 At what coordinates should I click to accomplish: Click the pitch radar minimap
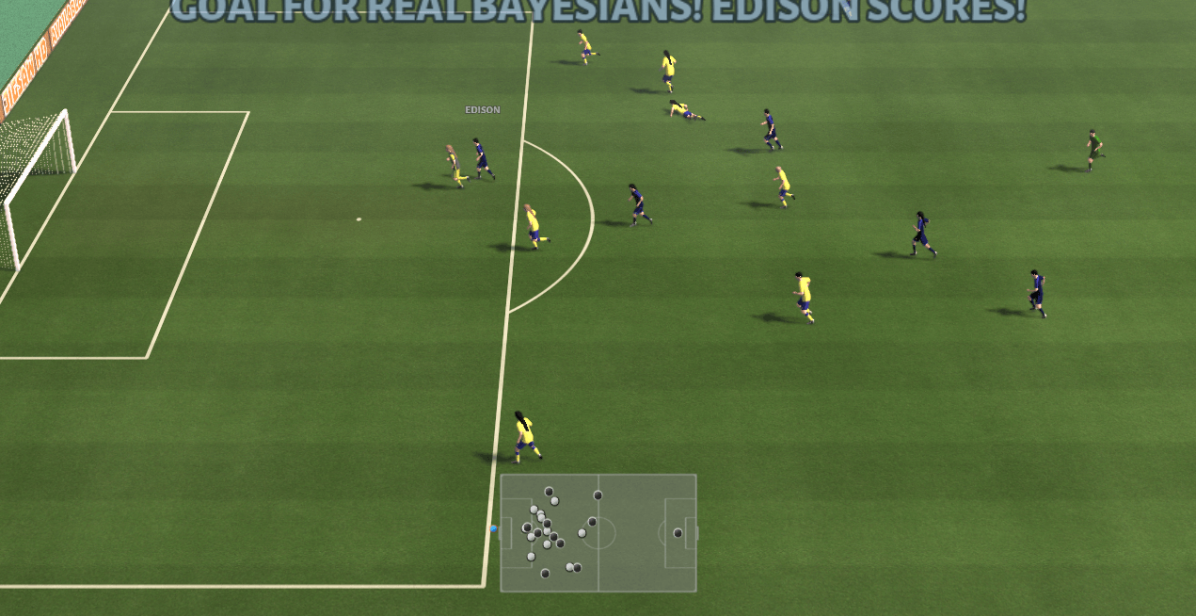pos(598,533)
